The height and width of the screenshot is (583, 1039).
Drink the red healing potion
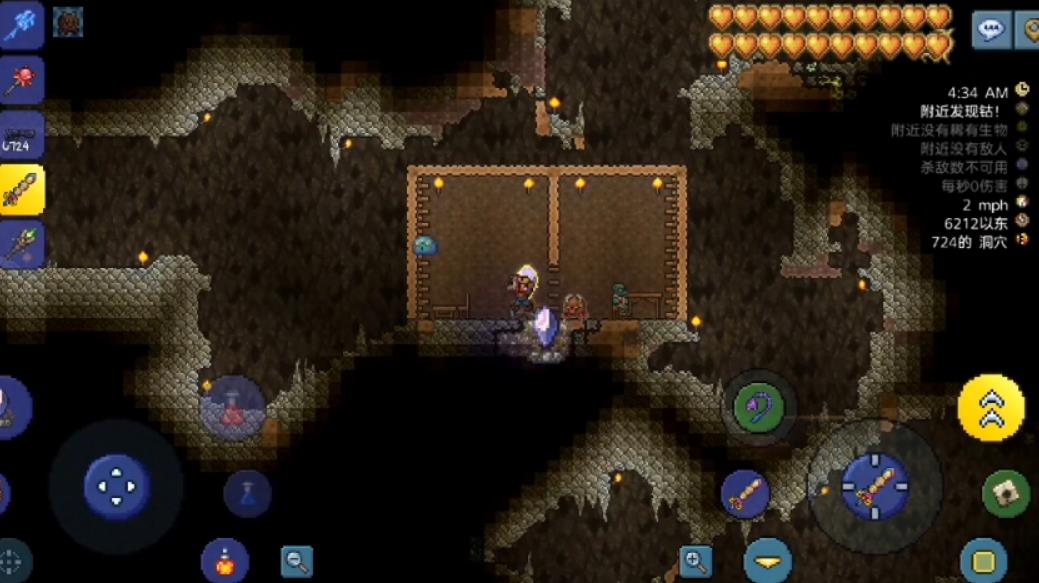point(232,408)
